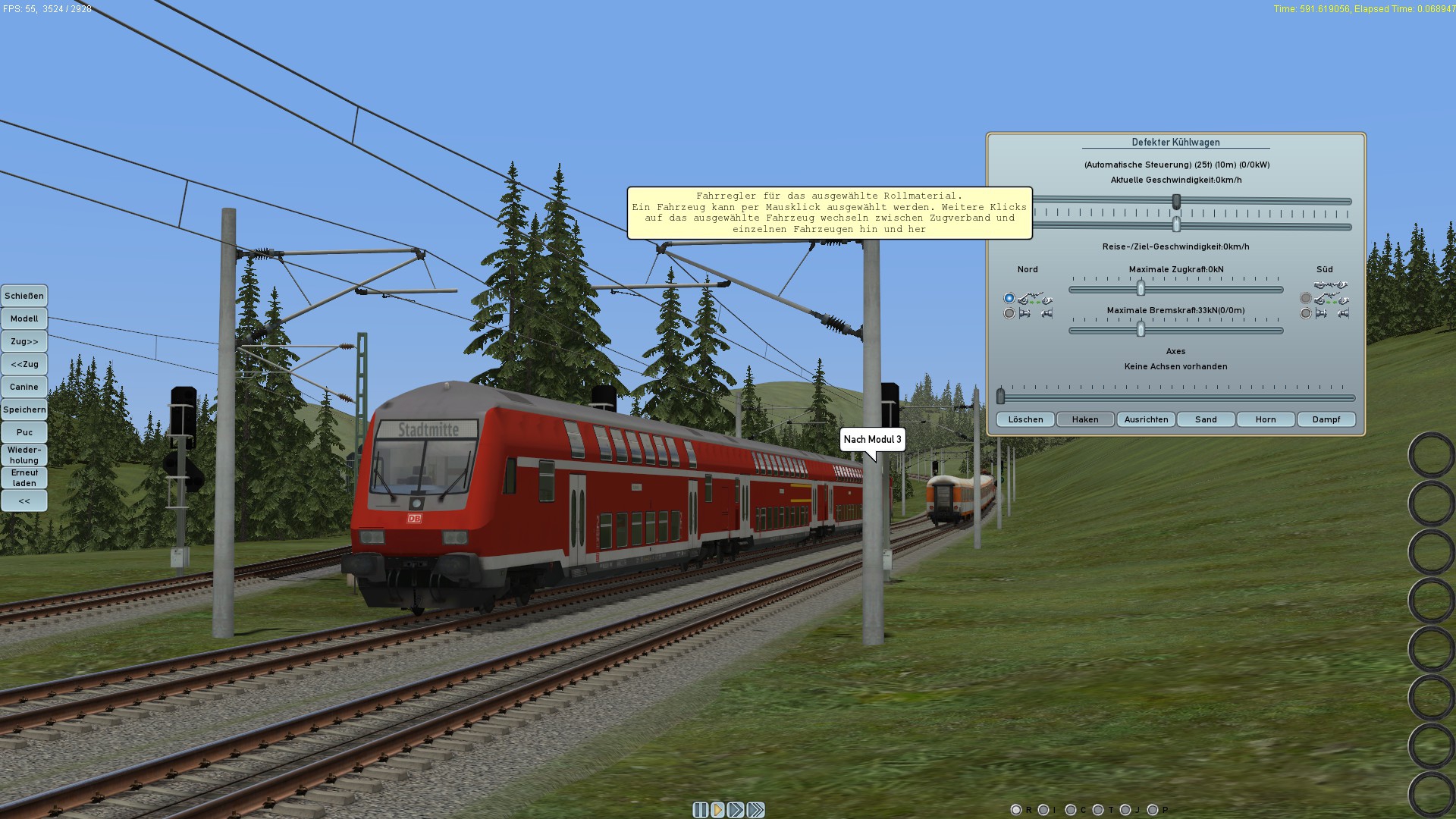Open the <<Zug selection panel
This screenshot has height=819, width=1456.
point(24,364)
